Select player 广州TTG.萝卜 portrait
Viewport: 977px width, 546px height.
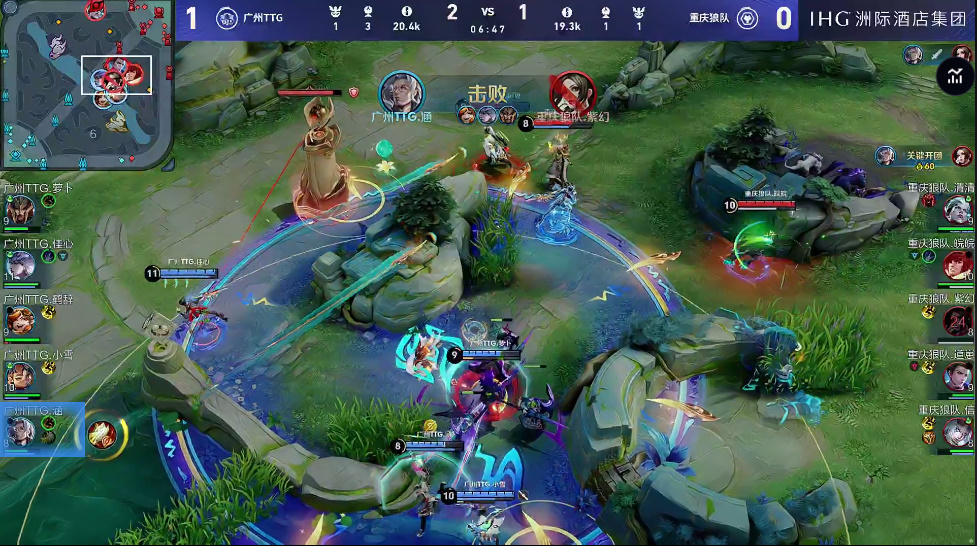point(22,209)
